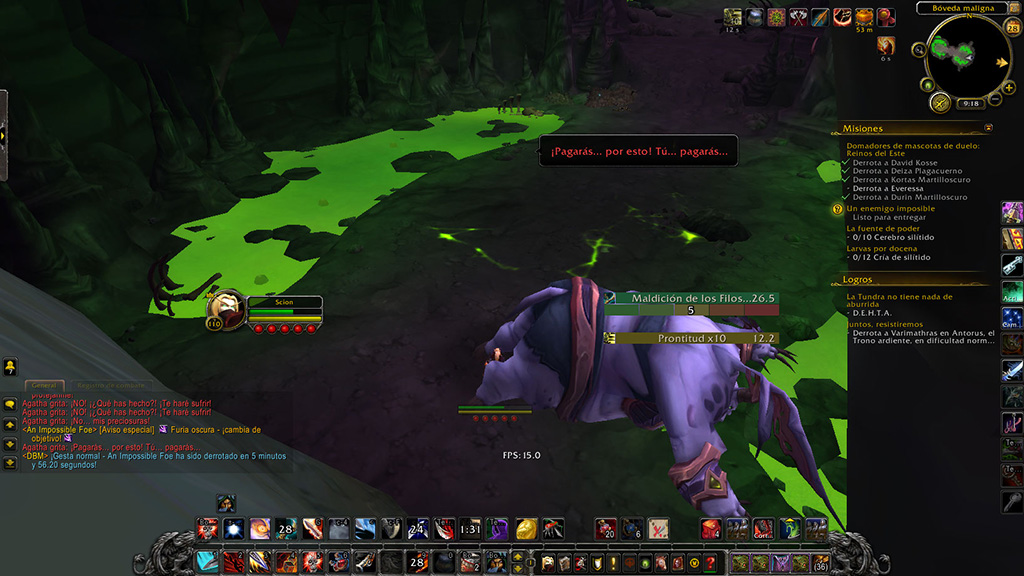Select the General chat tab
The image size is (1024, 576).
(x=44, y=385)
